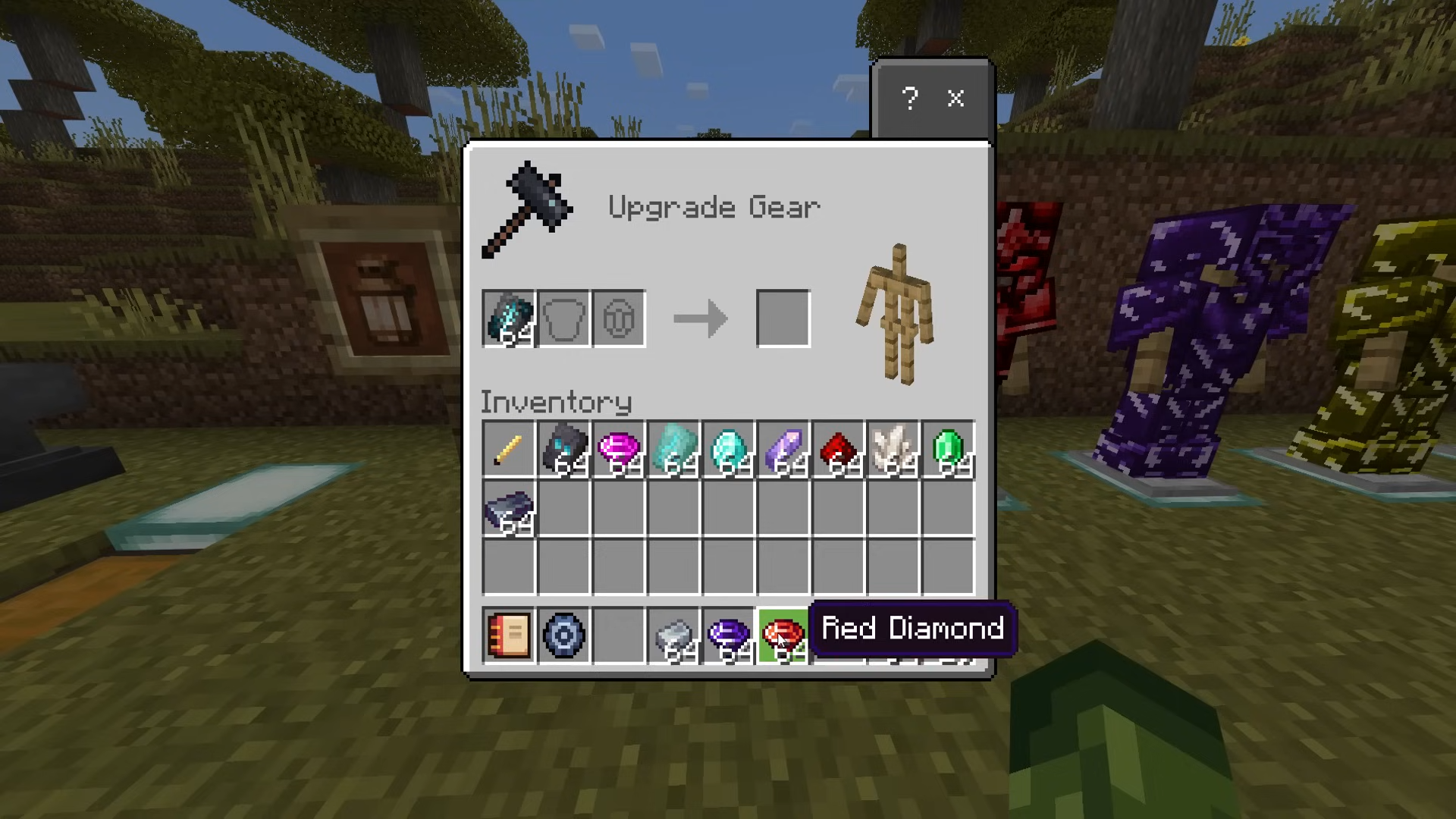The width and height of the screenshot is (1456, 819).
Task: Select the round cyan diamond stack
Action: (729, 450)
